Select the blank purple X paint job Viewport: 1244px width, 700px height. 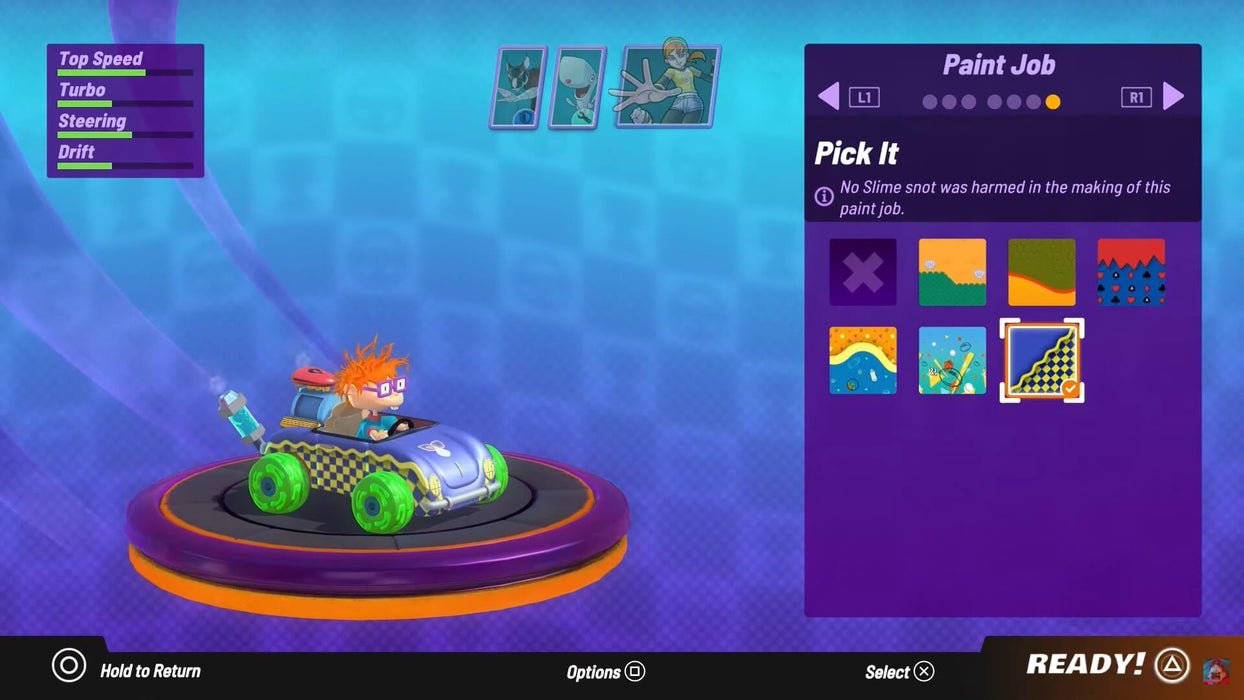point(863,272)
